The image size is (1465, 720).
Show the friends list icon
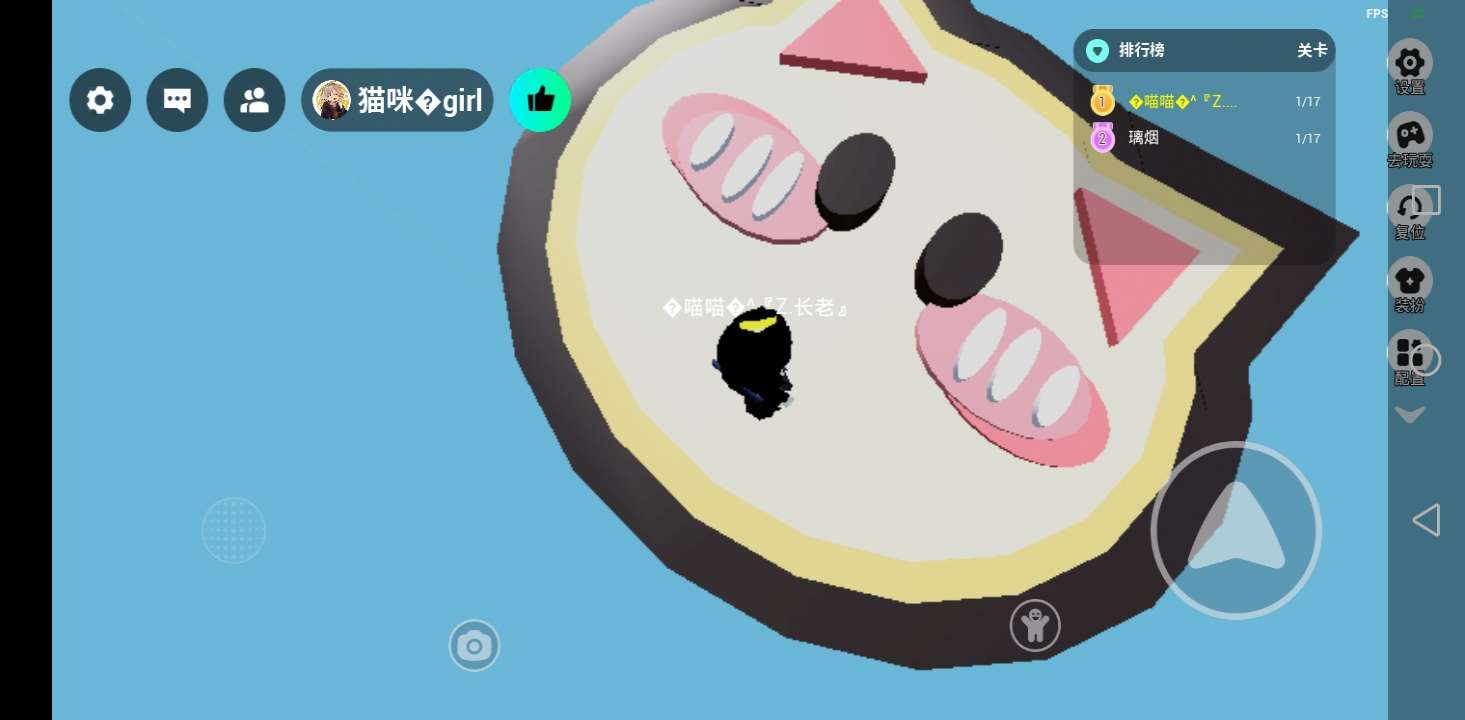pos(254,100)
